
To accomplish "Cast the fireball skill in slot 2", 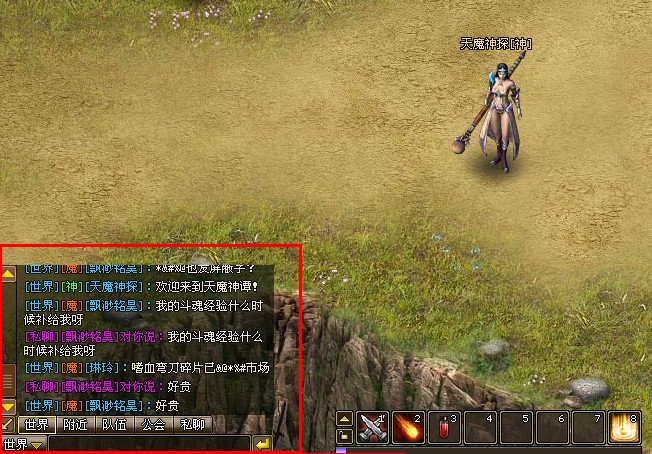I will [x=409, y=427].
